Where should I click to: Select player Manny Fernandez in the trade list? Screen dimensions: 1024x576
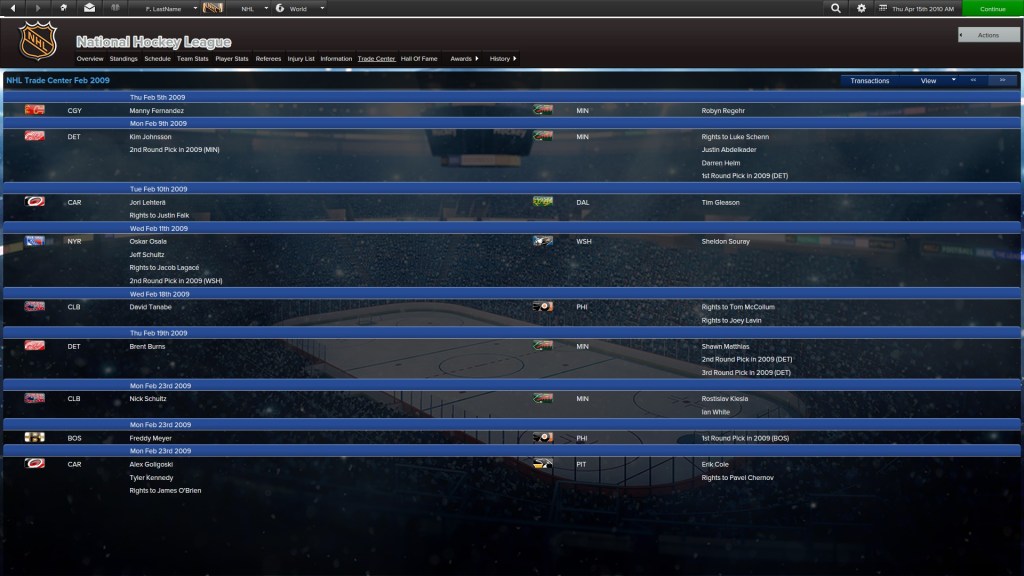[x=156, y=111]
